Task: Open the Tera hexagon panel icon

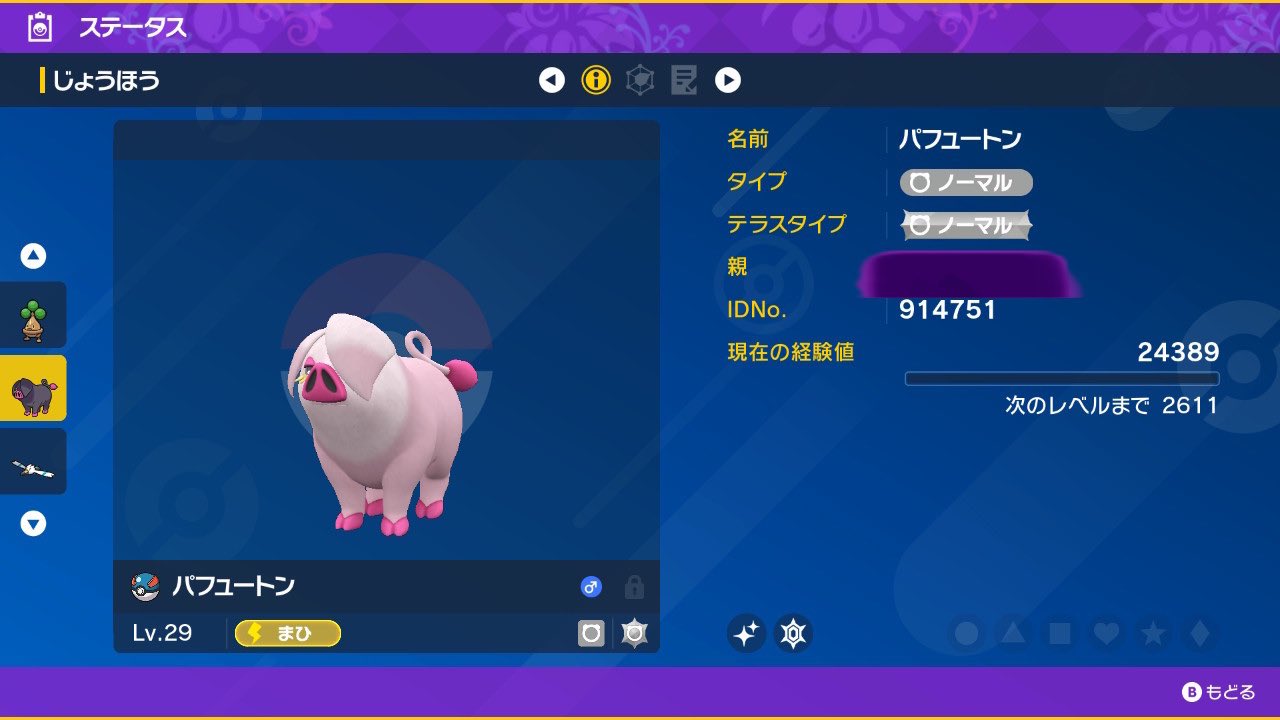Action: click(640, 80)
